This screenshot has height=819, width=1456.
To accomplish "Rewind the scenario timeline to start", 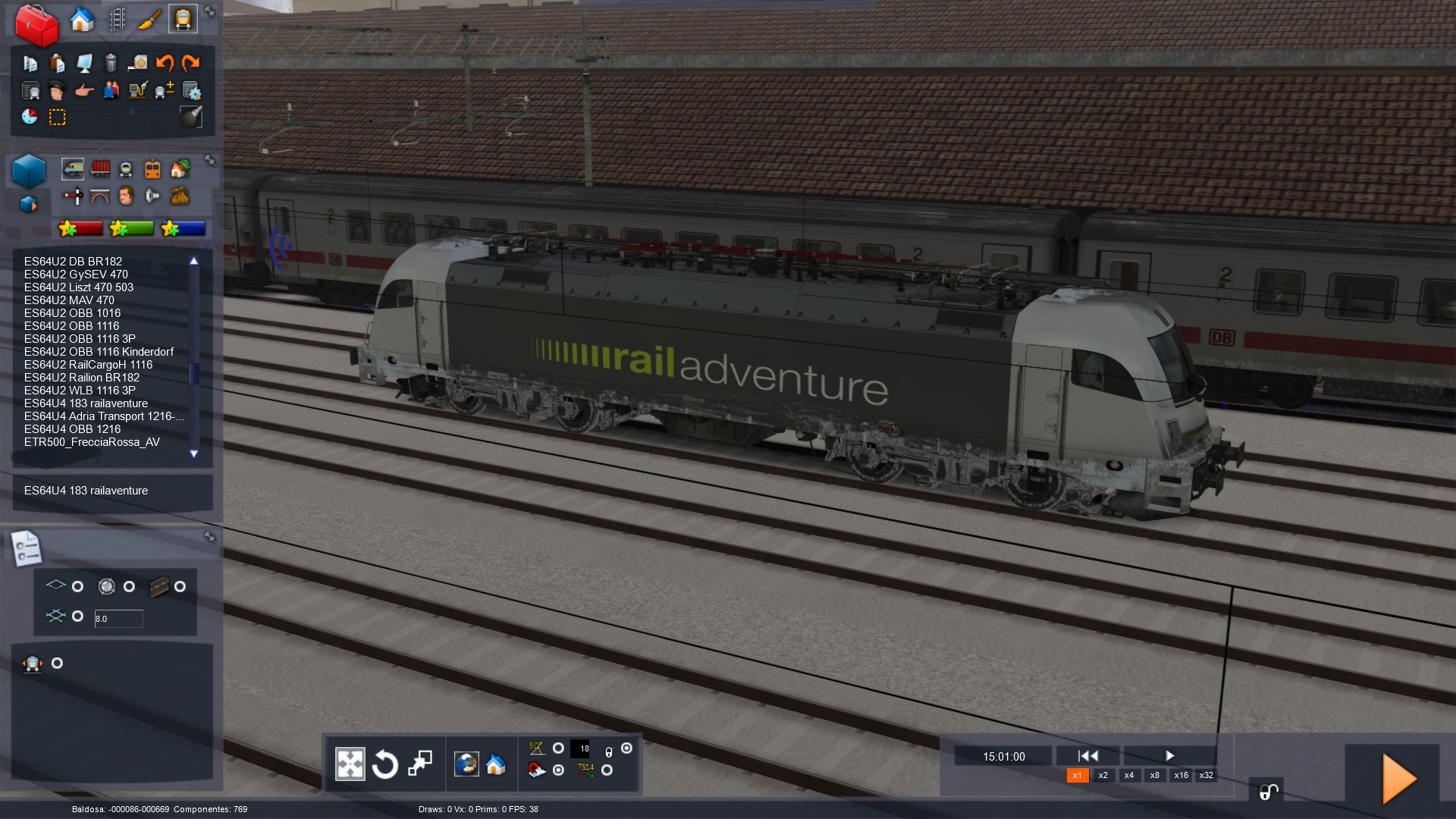I will click(x=1087, y=755).
